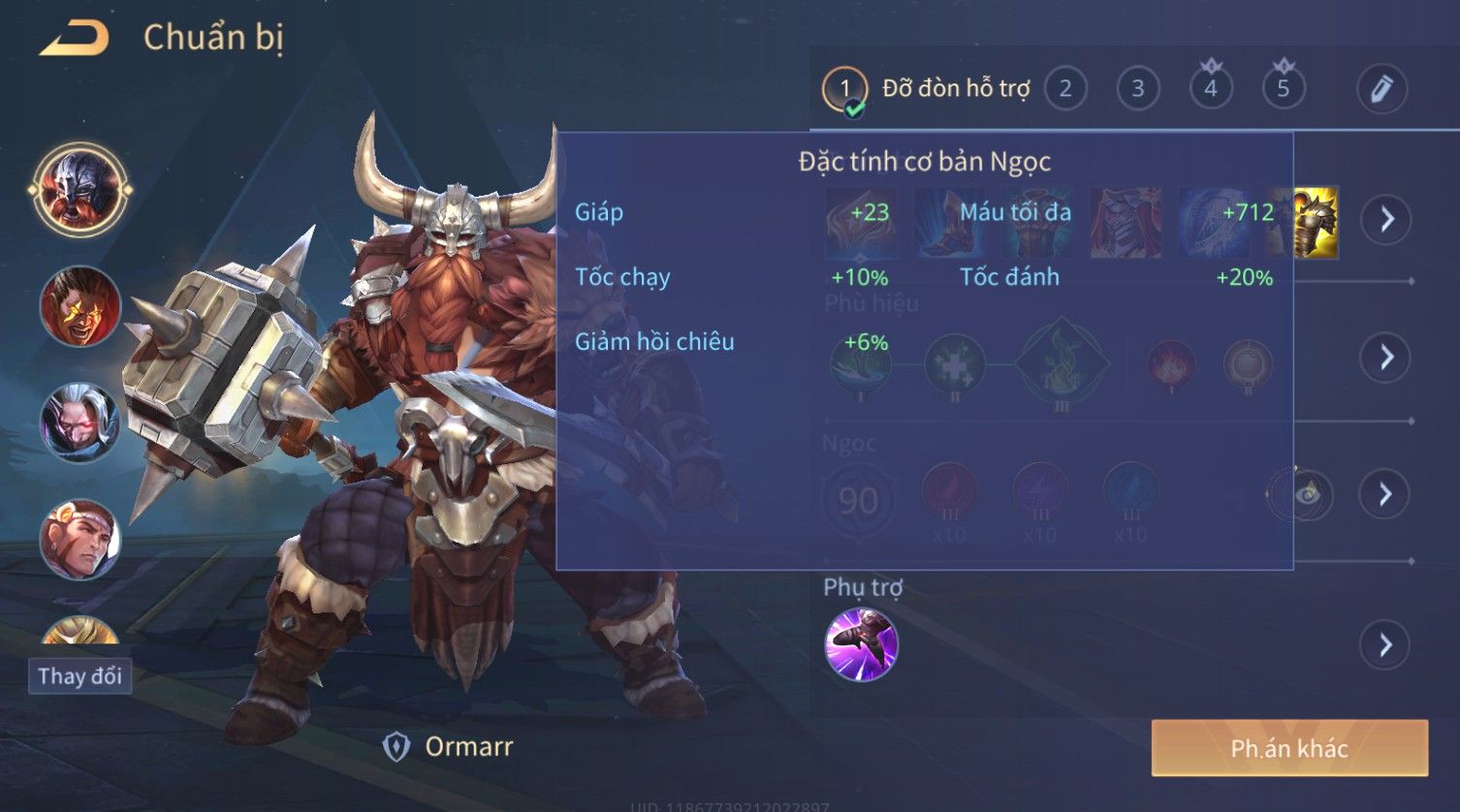Select the Phụ trợ support skill icon

(x=861, y=644)
